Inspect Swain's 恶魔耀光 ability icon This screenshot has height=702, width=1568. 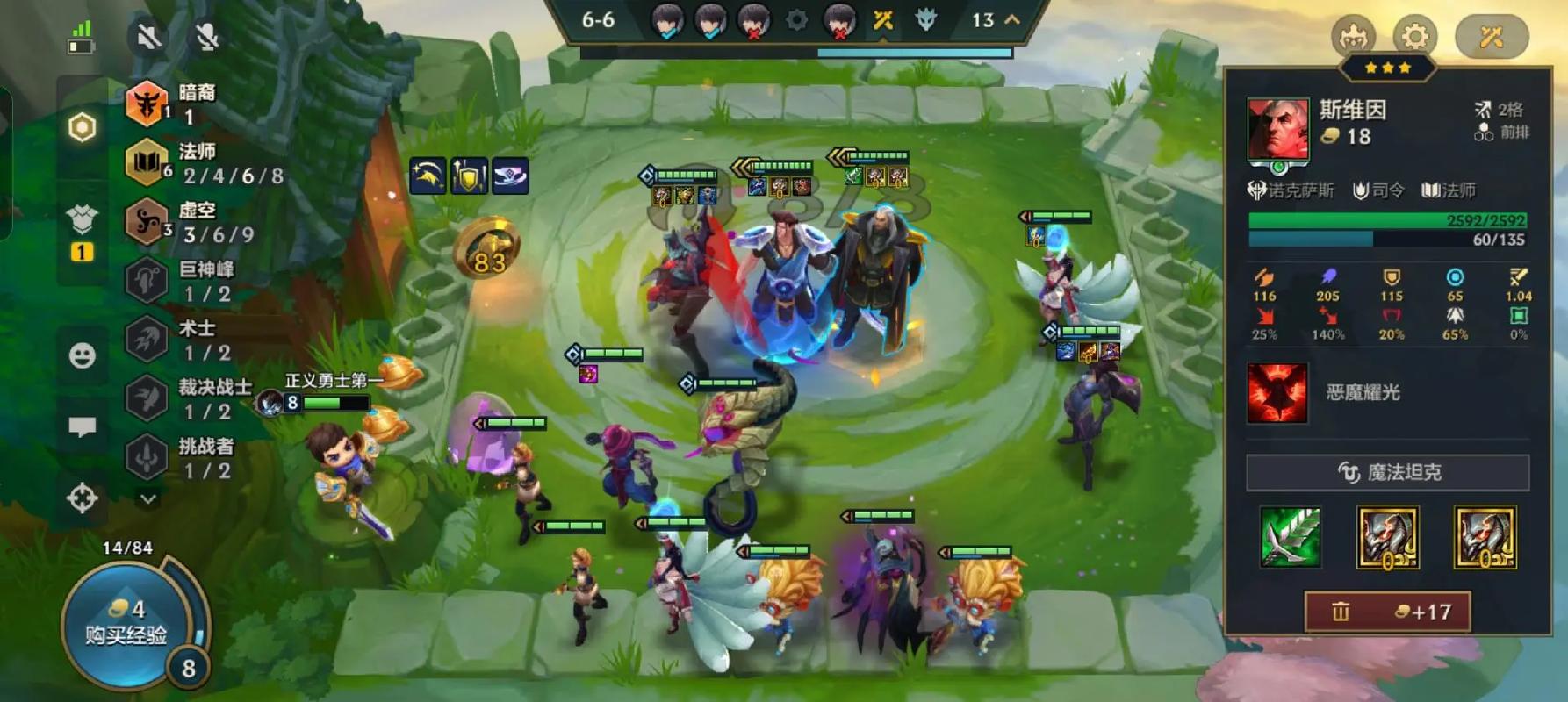tap(1277, 393)
